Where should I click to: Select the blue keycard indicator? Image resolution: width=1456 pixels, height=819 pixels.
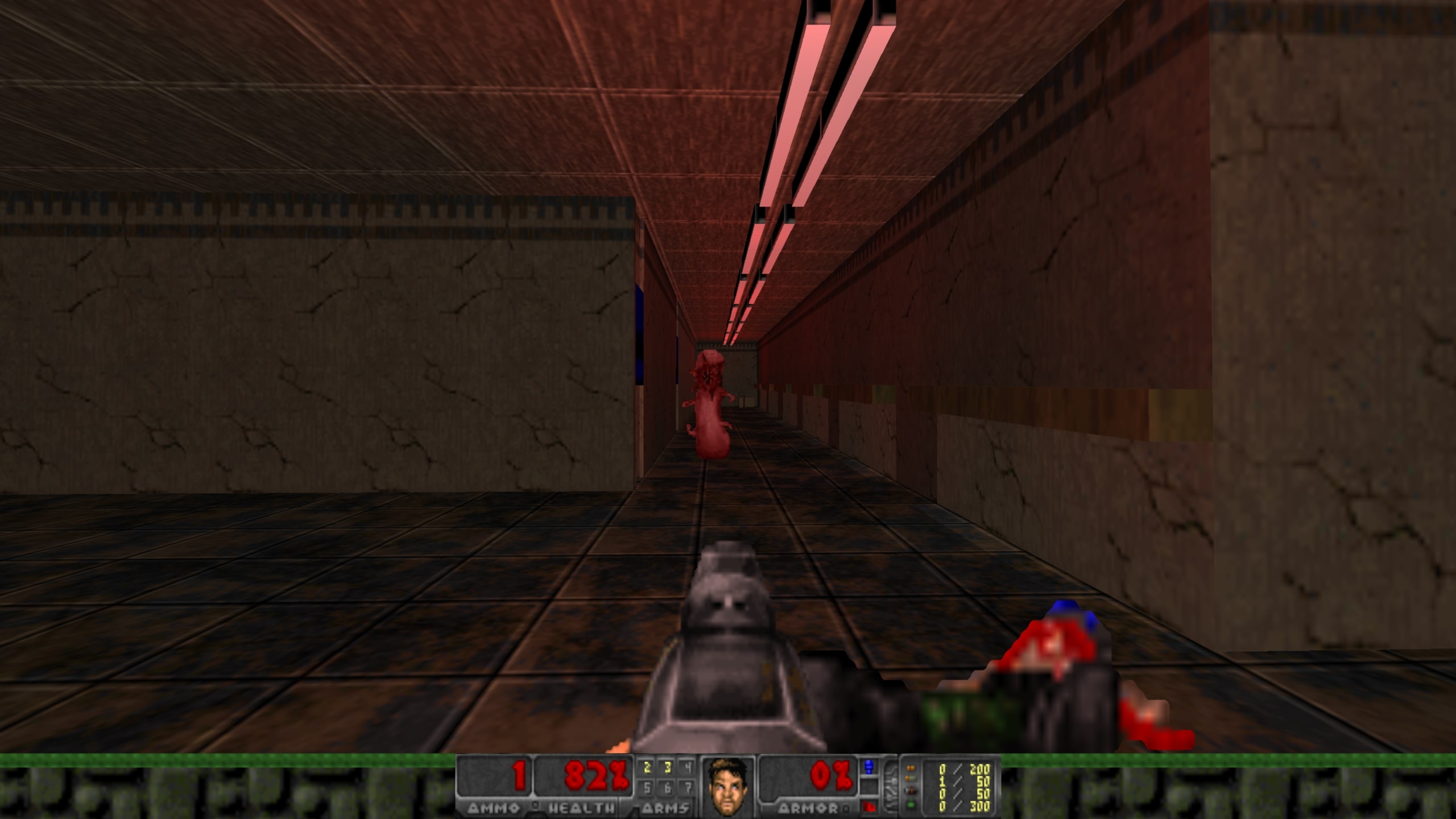click(x=869, y=767)
